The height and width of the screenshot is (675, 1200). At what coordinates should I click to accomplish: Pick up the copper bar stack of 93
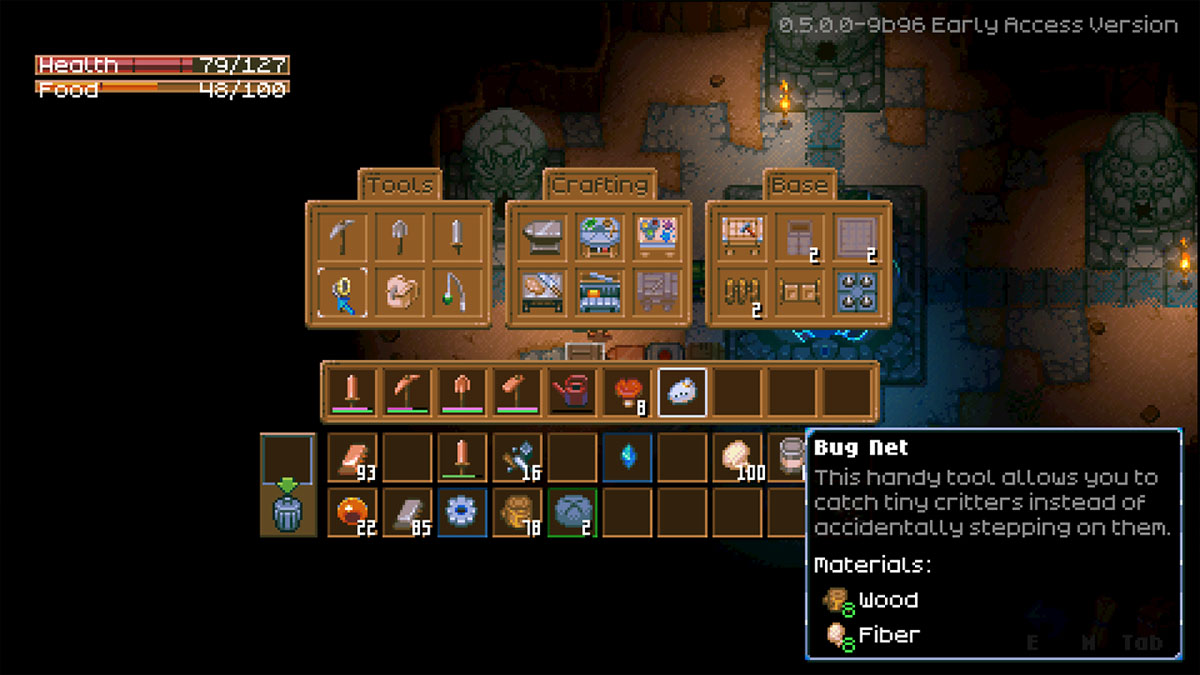pos(352,458)
